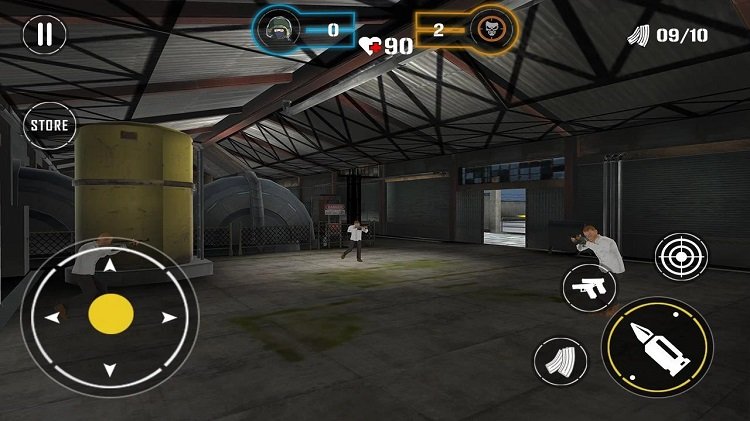Activate the crosshair aim button
The height and width of the screenshot is (421, 750).
[x=681, y=257]
